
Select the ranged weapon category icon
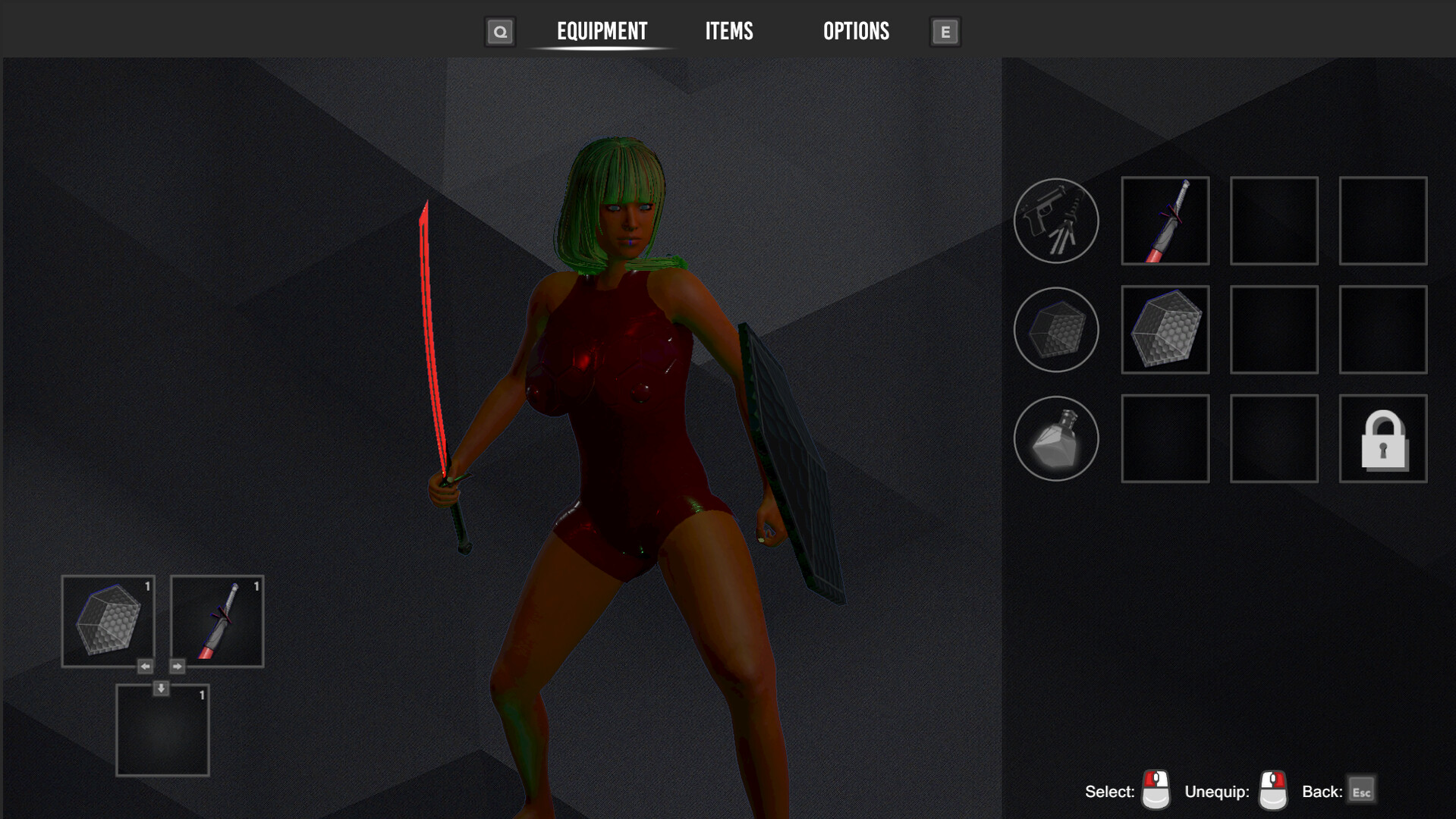1056,220
